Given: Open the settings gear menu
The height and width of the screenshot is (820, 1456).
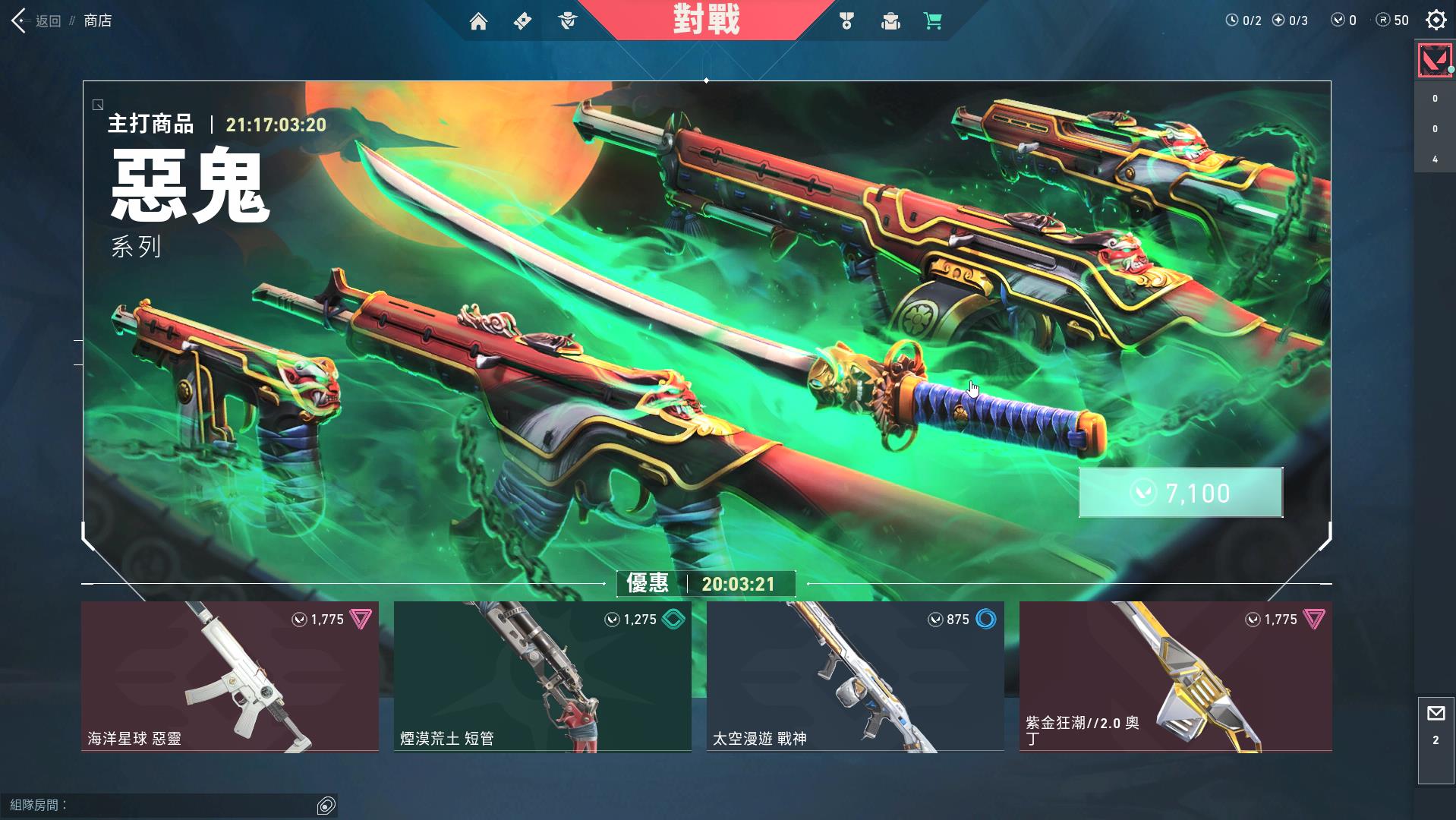Looking at the screenshot, I should point(1436,20).
